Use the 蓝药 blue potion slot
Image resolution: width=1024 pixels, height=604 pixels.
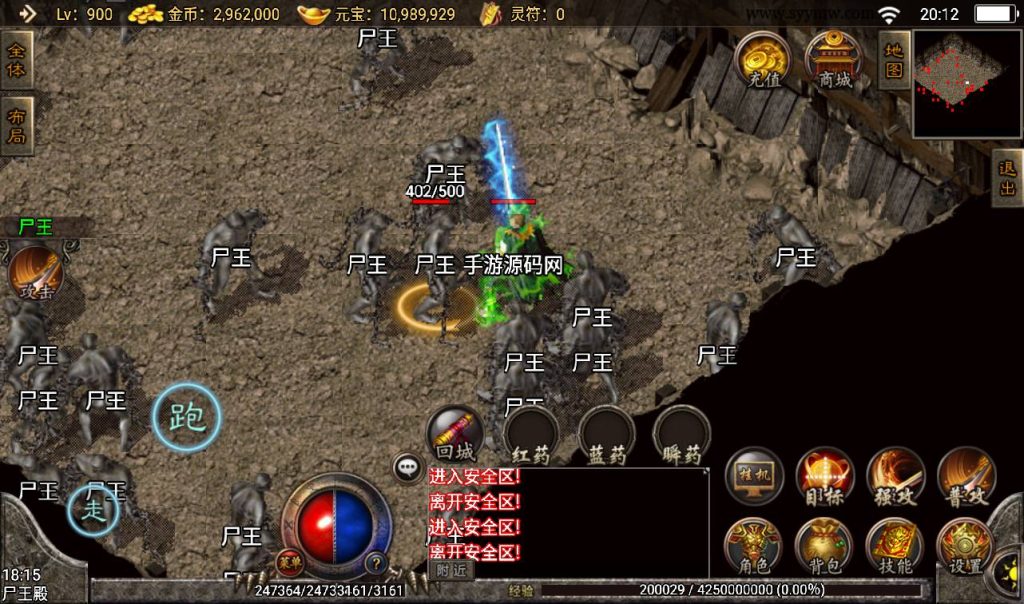click(x=607, y=436)
